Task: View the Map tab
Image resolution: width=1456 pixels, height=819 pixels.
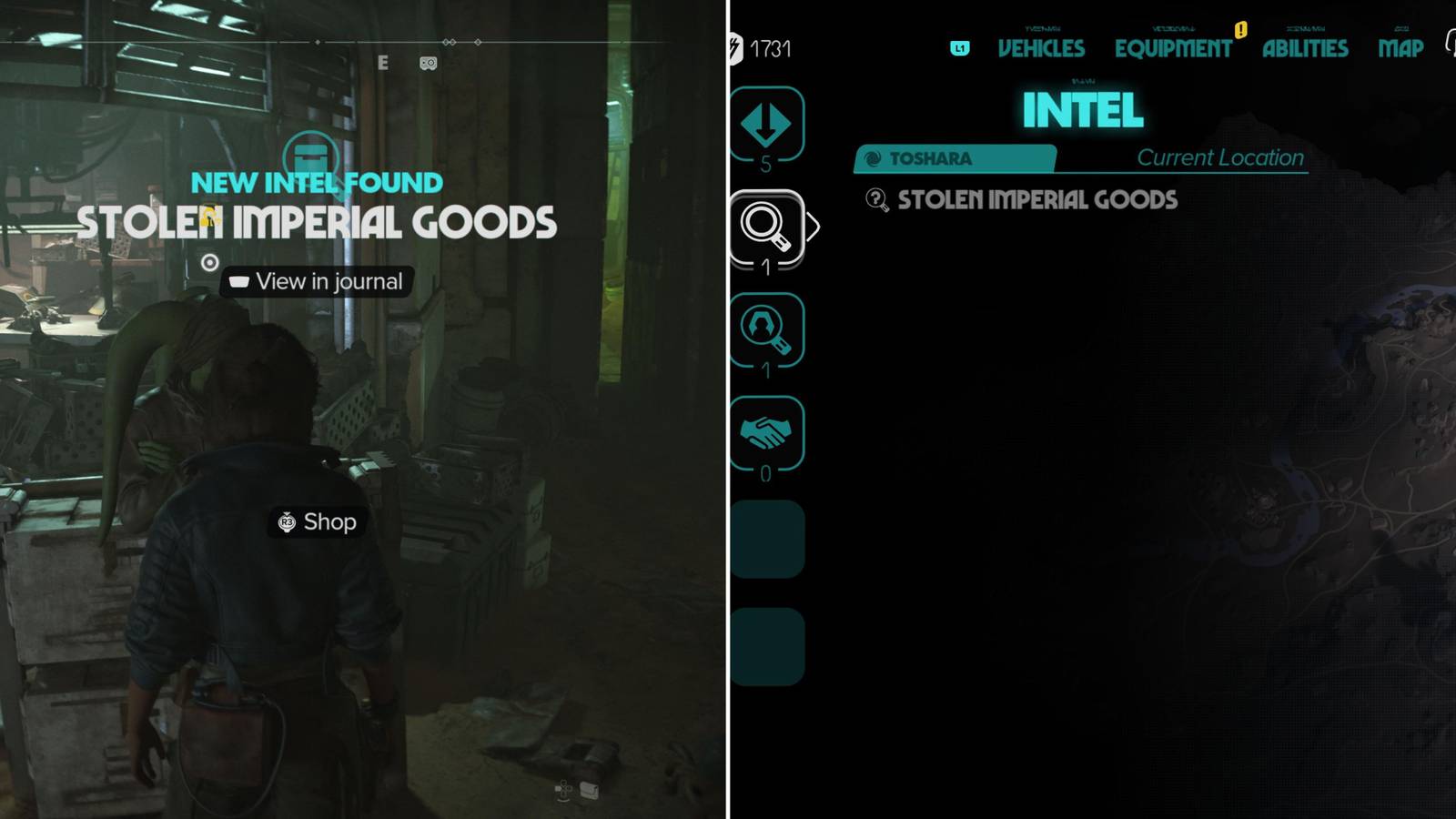Action: 1400,49
